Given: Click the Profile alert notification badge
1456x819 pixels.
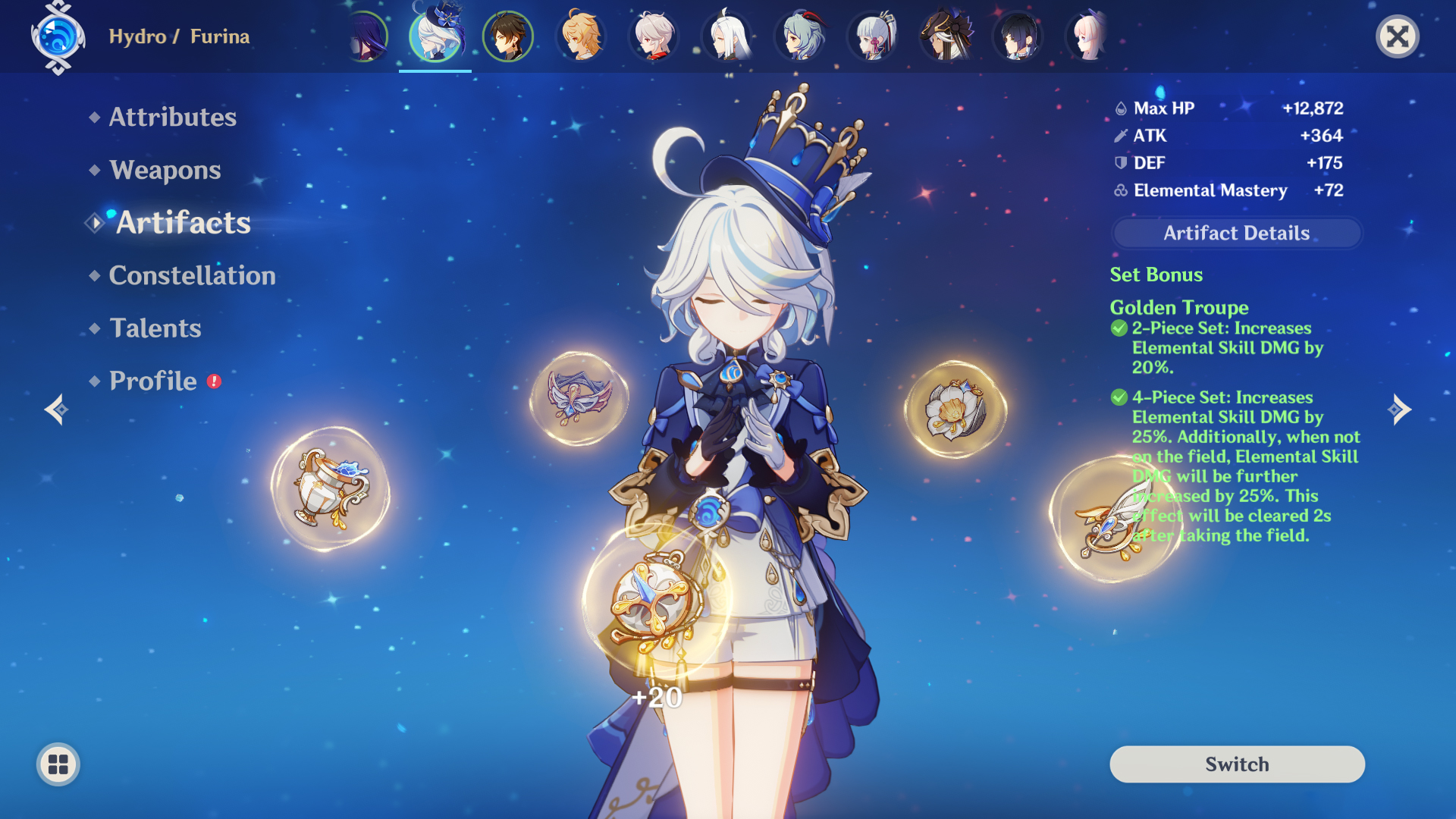Looking at the screenshot, I should point(213,383).
